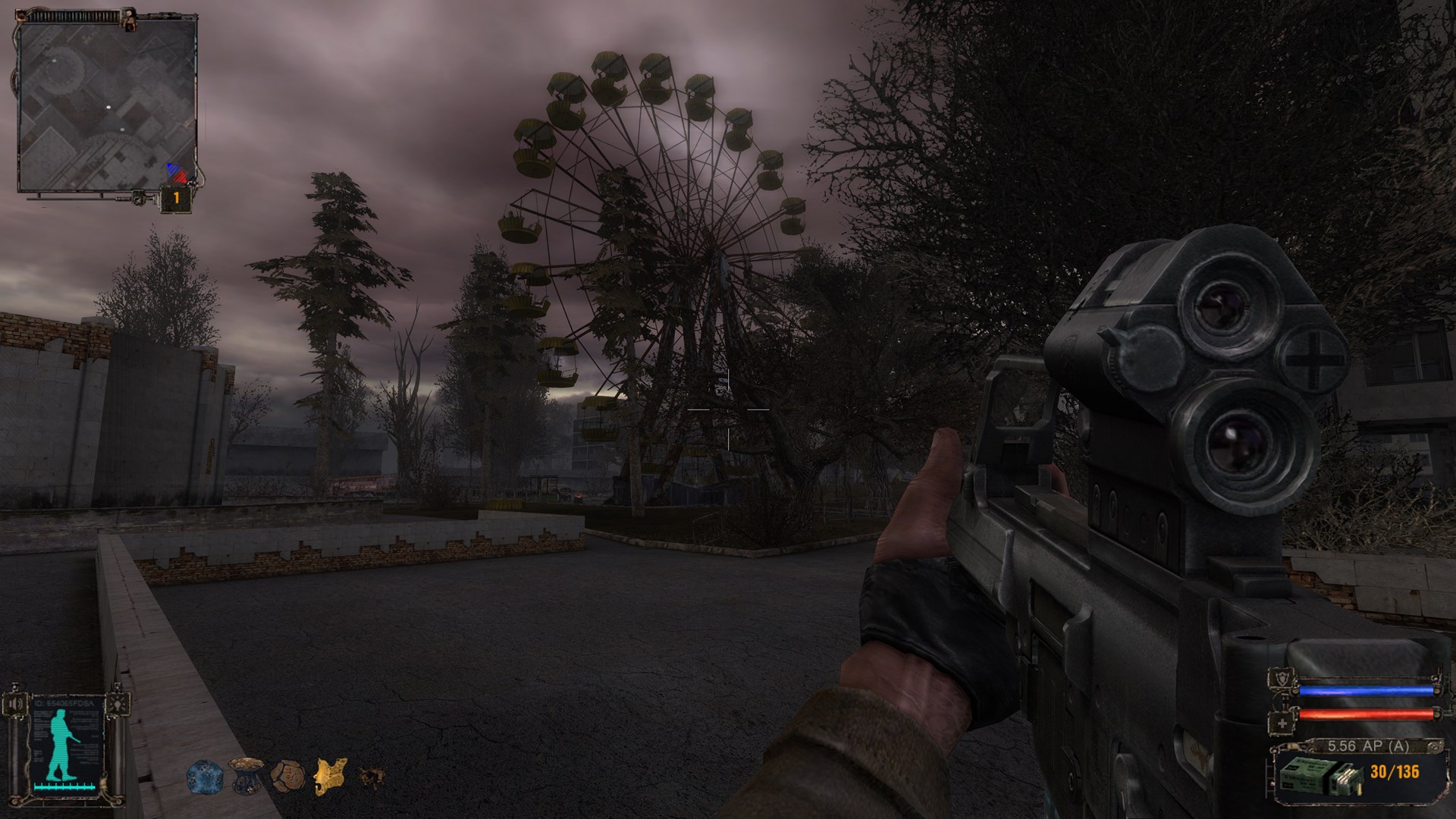Click the player arrow marker on the minimap
Screen dimensions: 1456x819
coord(177,173)
